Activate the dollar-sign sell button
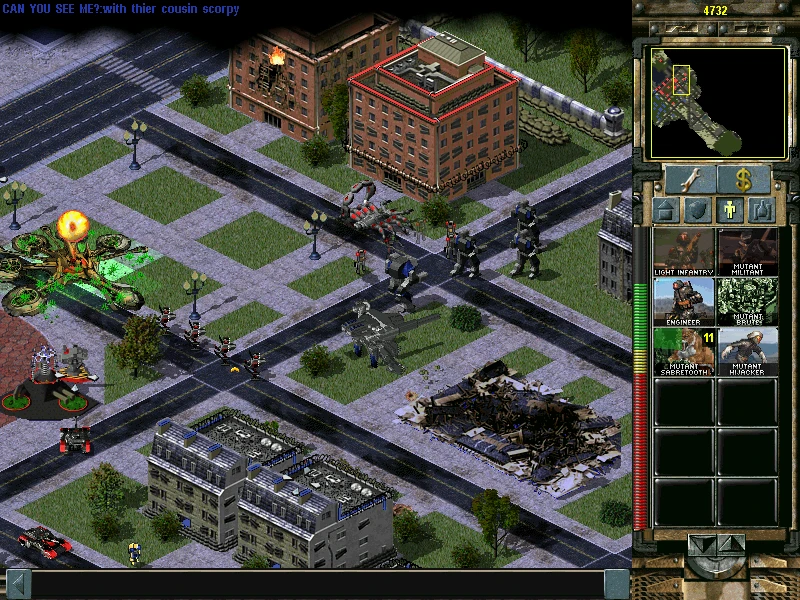This screenshot has height=600, width=800. (x=743, y=179)
